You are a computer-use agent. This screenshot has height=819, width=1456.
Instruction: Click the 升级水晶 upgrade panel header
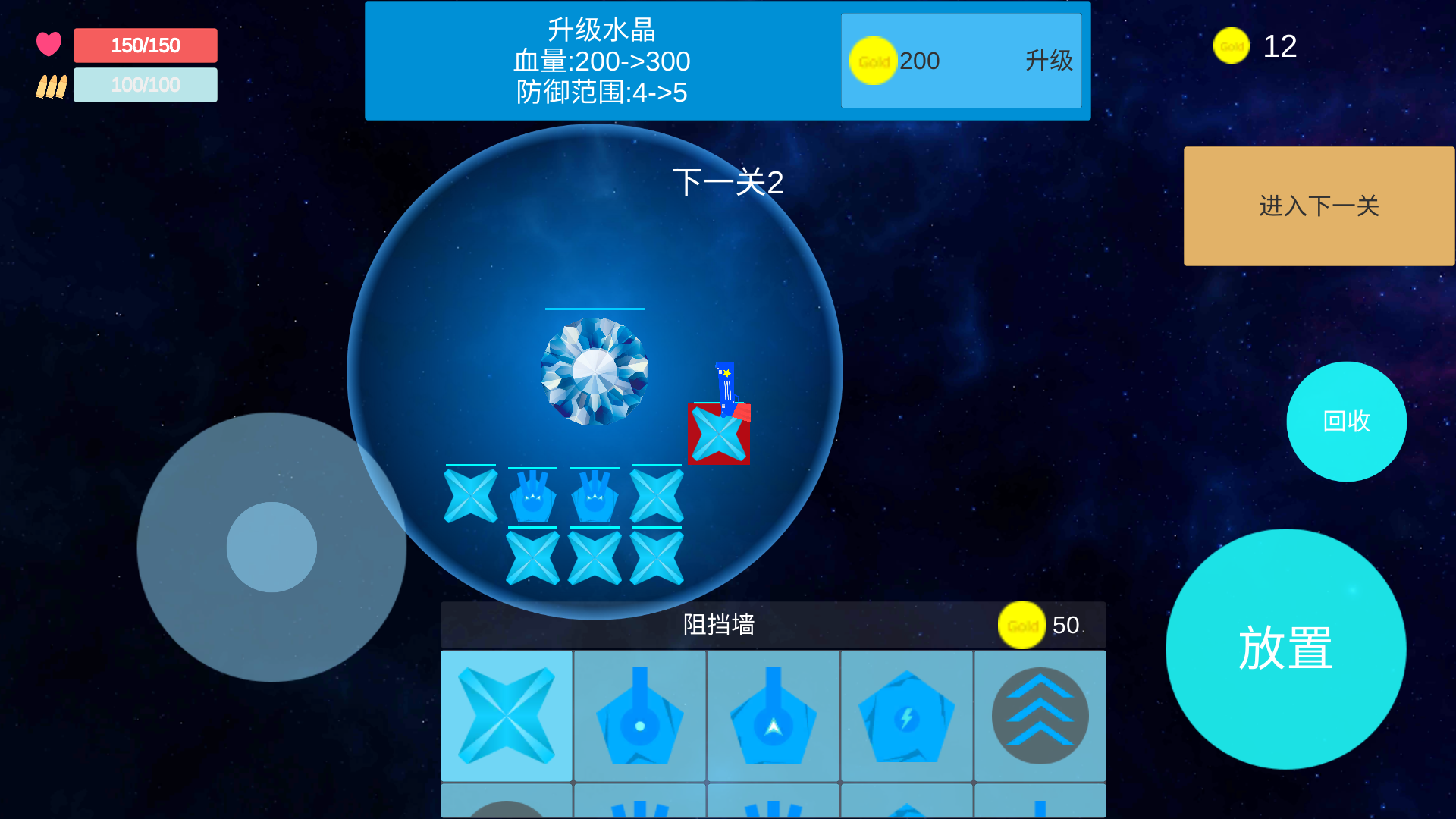tap(599, 29)
